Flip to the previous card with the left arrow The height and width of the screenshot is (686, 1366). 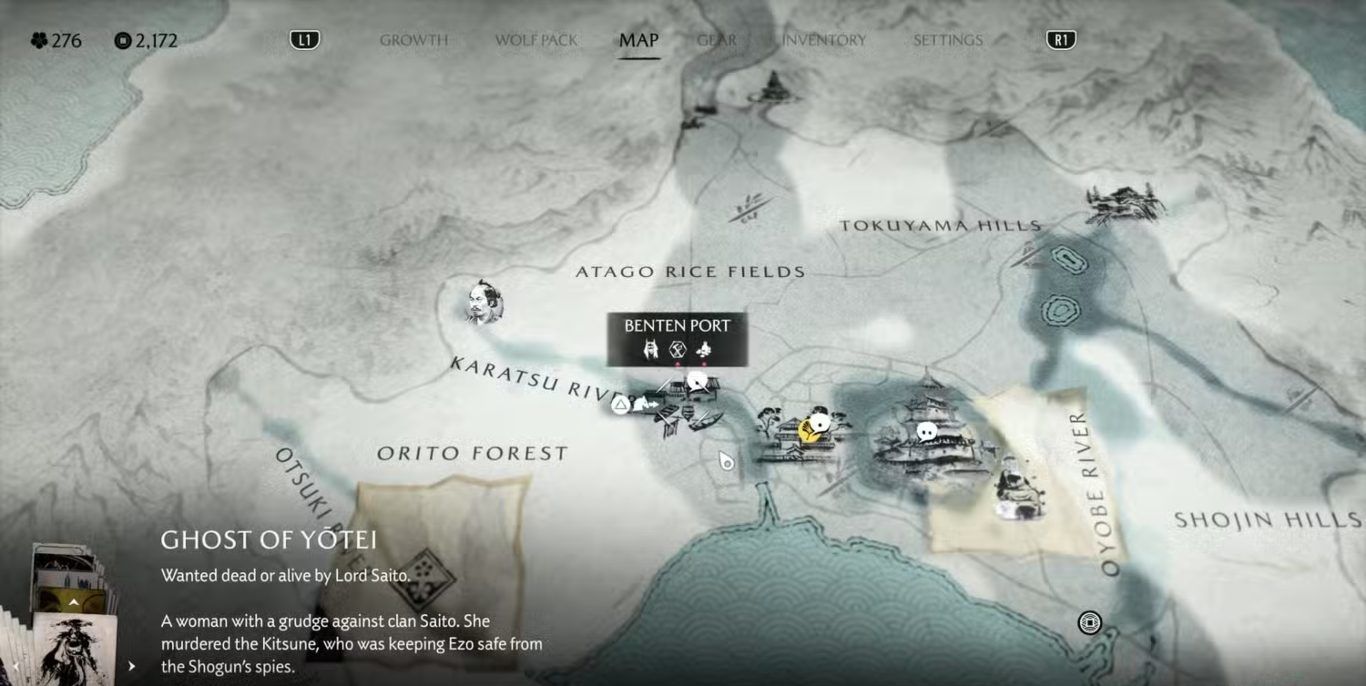[14, 666]
